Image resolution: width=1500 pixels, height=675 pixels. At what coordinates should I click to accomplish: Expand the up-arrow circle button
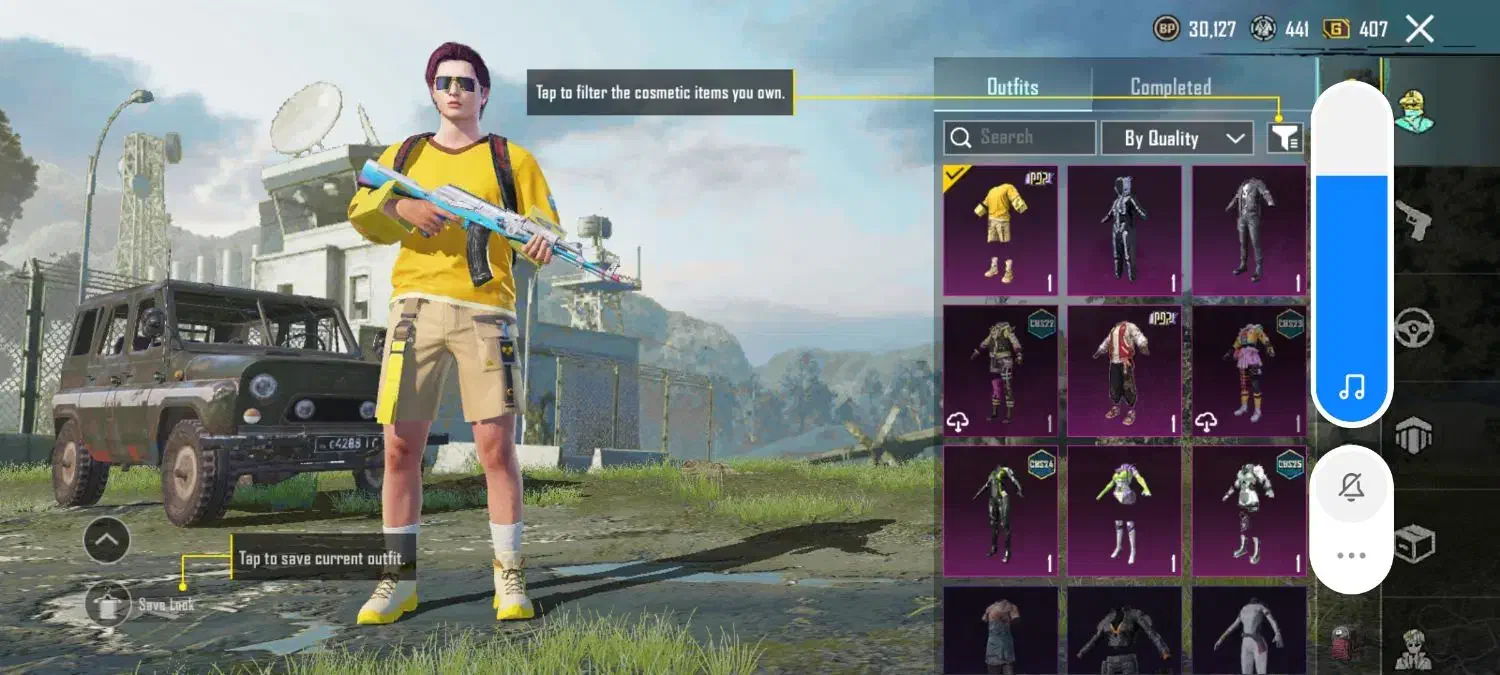click(107, 541)
